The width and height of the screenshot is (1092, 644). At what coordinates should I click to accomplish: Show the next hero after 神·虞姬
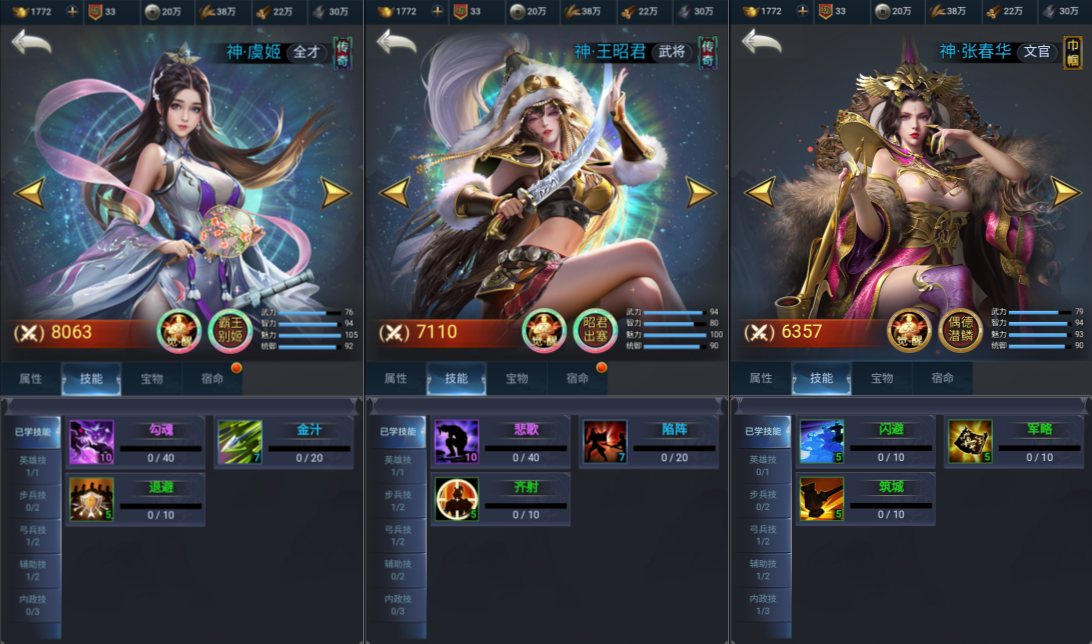tap(336, 191)
